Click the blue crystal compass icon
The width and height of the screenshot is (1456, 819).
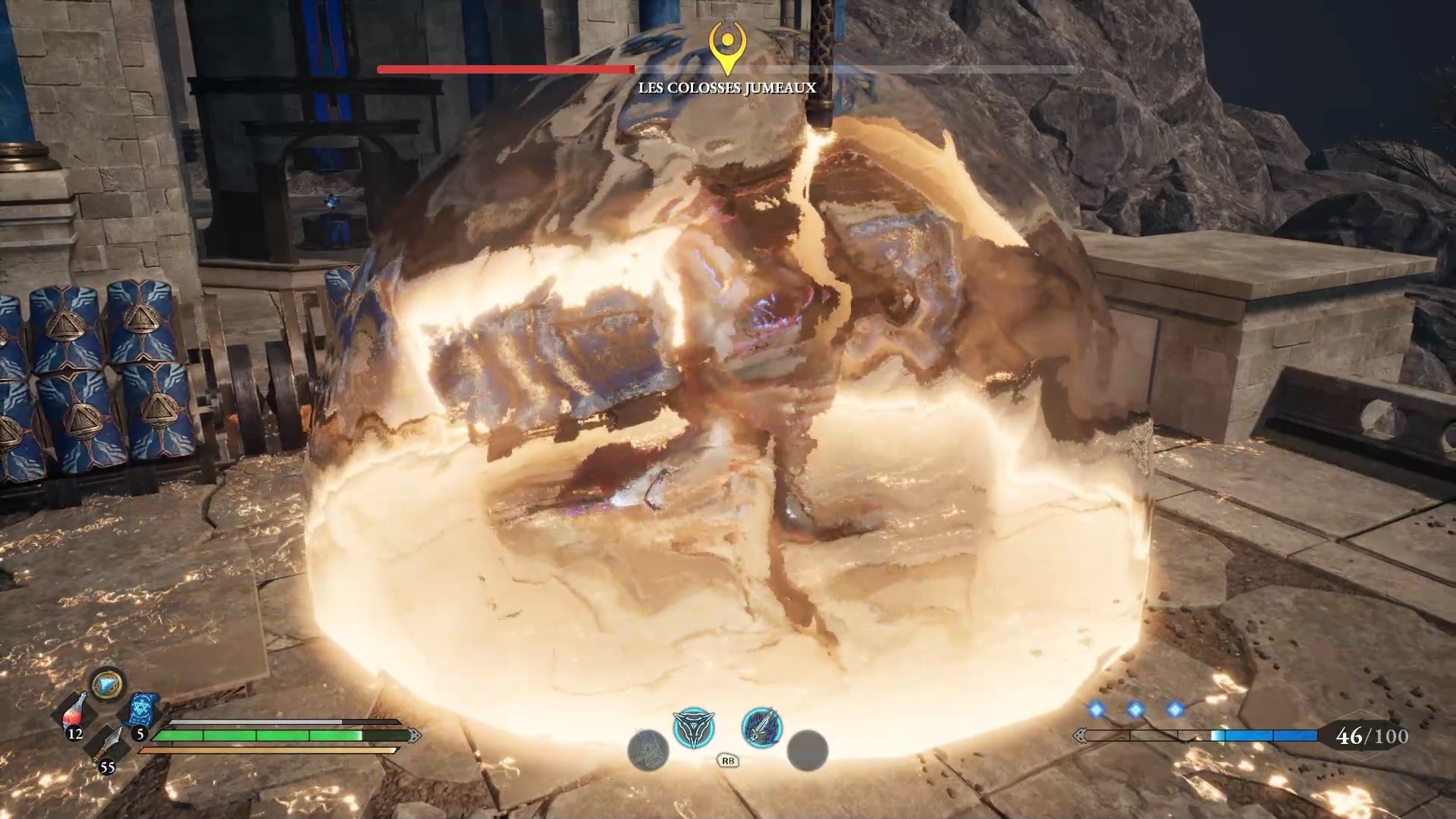107,685
